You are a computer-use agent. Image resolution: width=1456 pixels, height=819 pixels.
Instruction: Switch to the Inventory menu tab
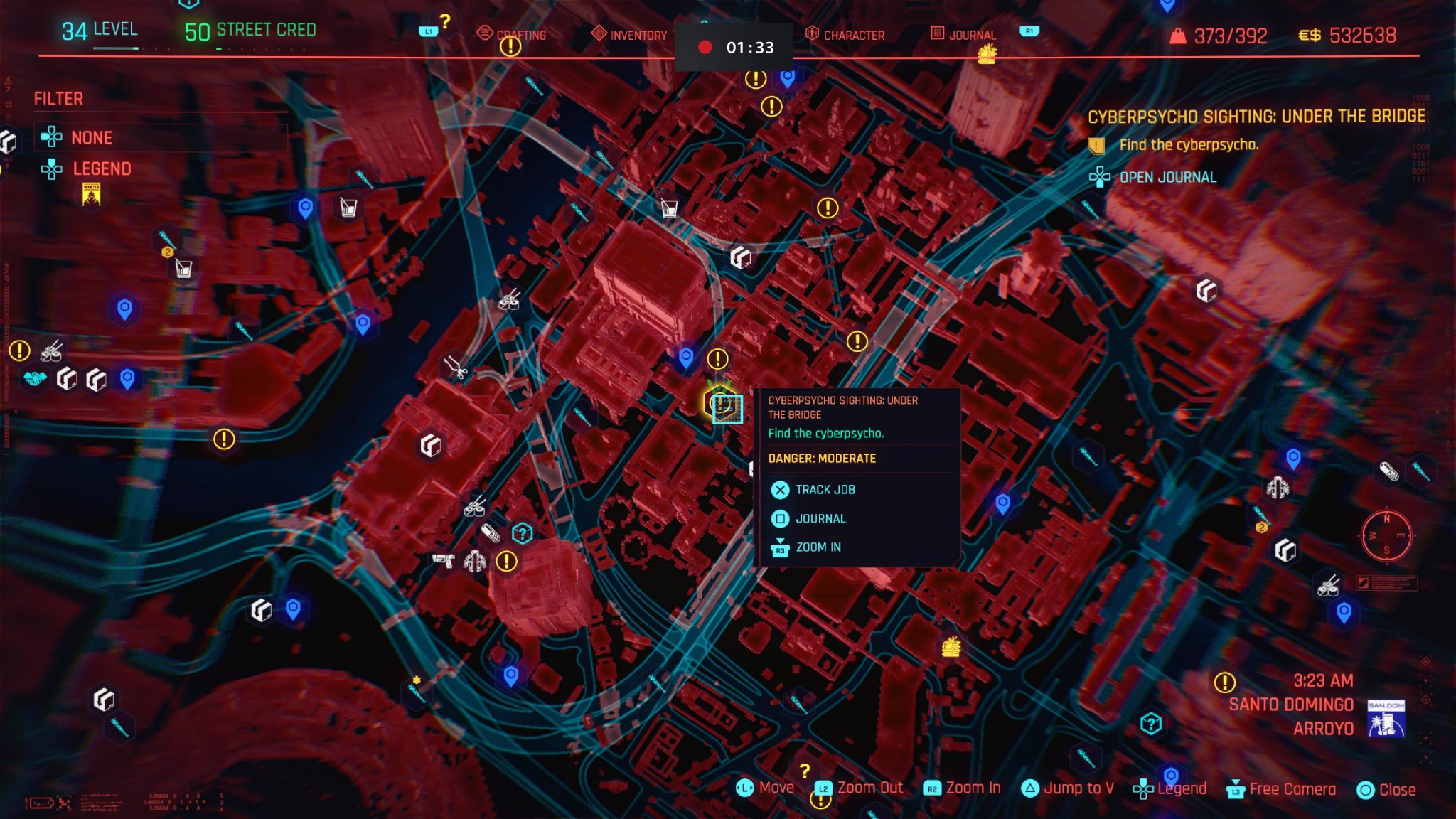(x=638, y=33)
